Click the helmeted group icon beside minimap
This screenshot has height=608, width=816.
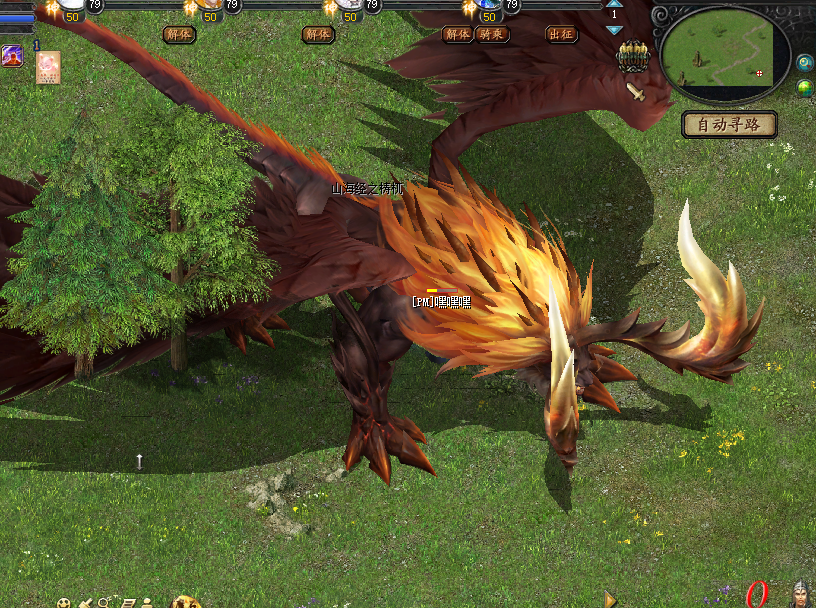[x=632, y=58]
